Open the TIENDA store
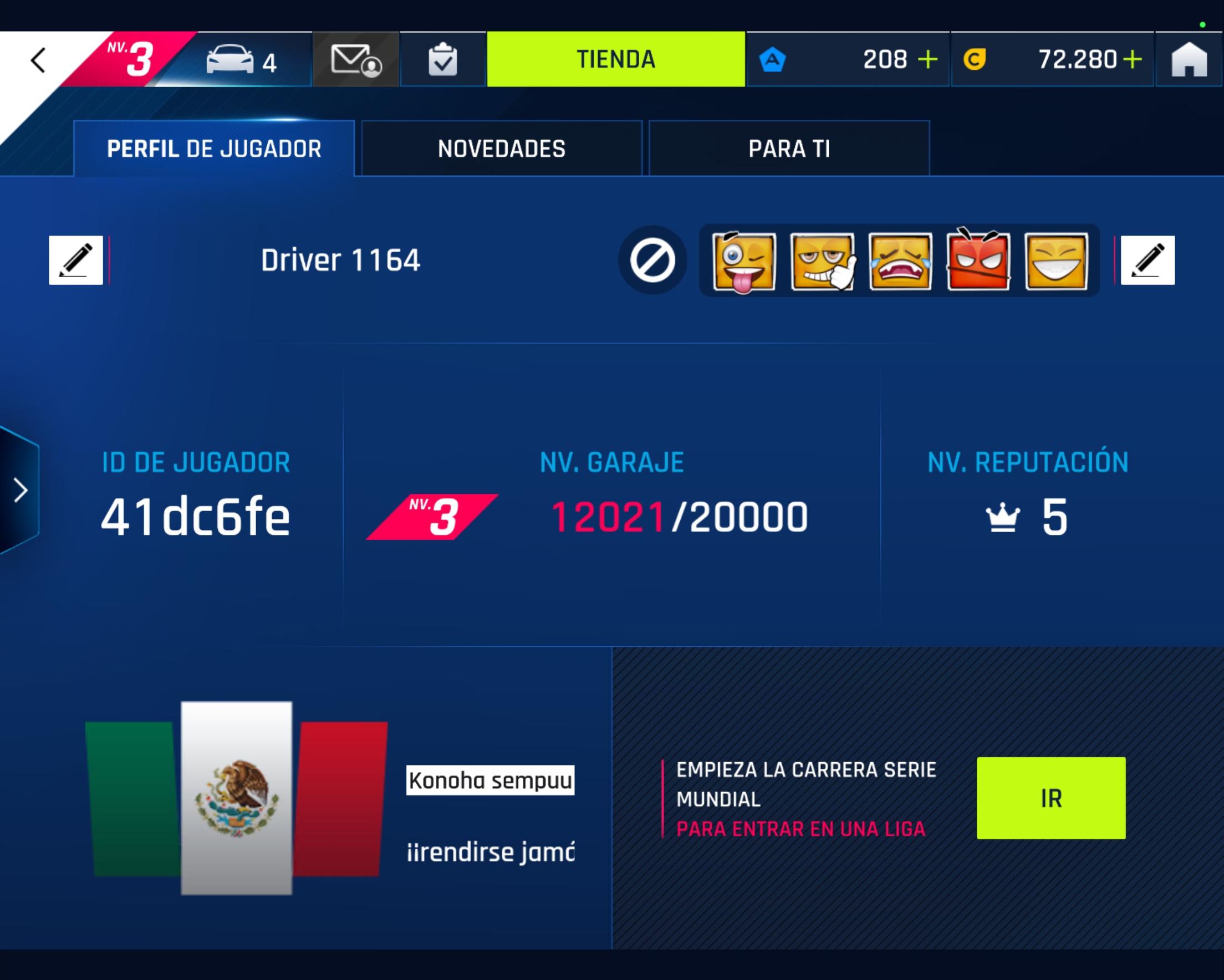The width and height of the screenshot is (1224, 980). (x=616, y=59)
